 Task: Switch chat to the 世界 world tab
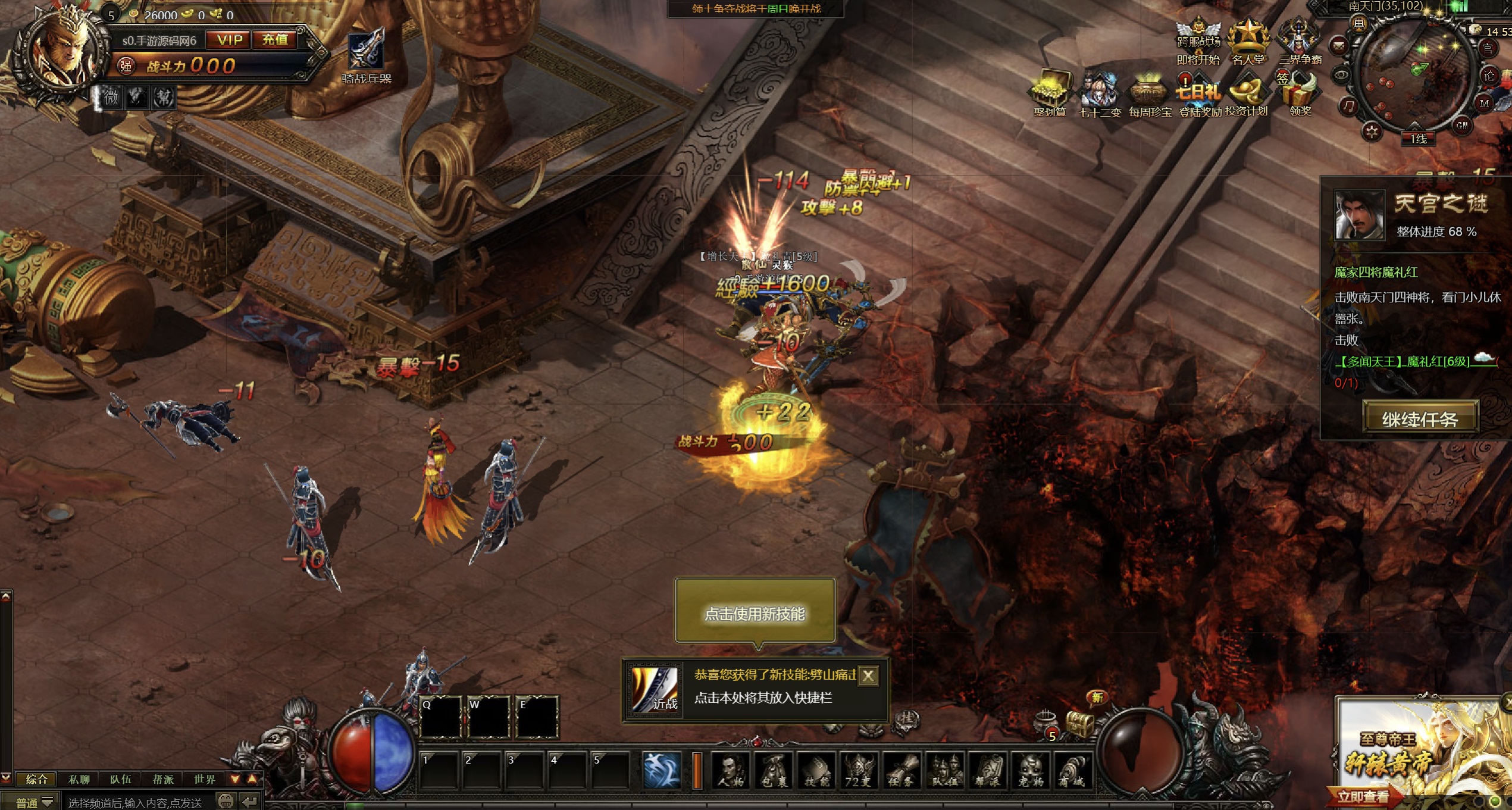(204, 779)
